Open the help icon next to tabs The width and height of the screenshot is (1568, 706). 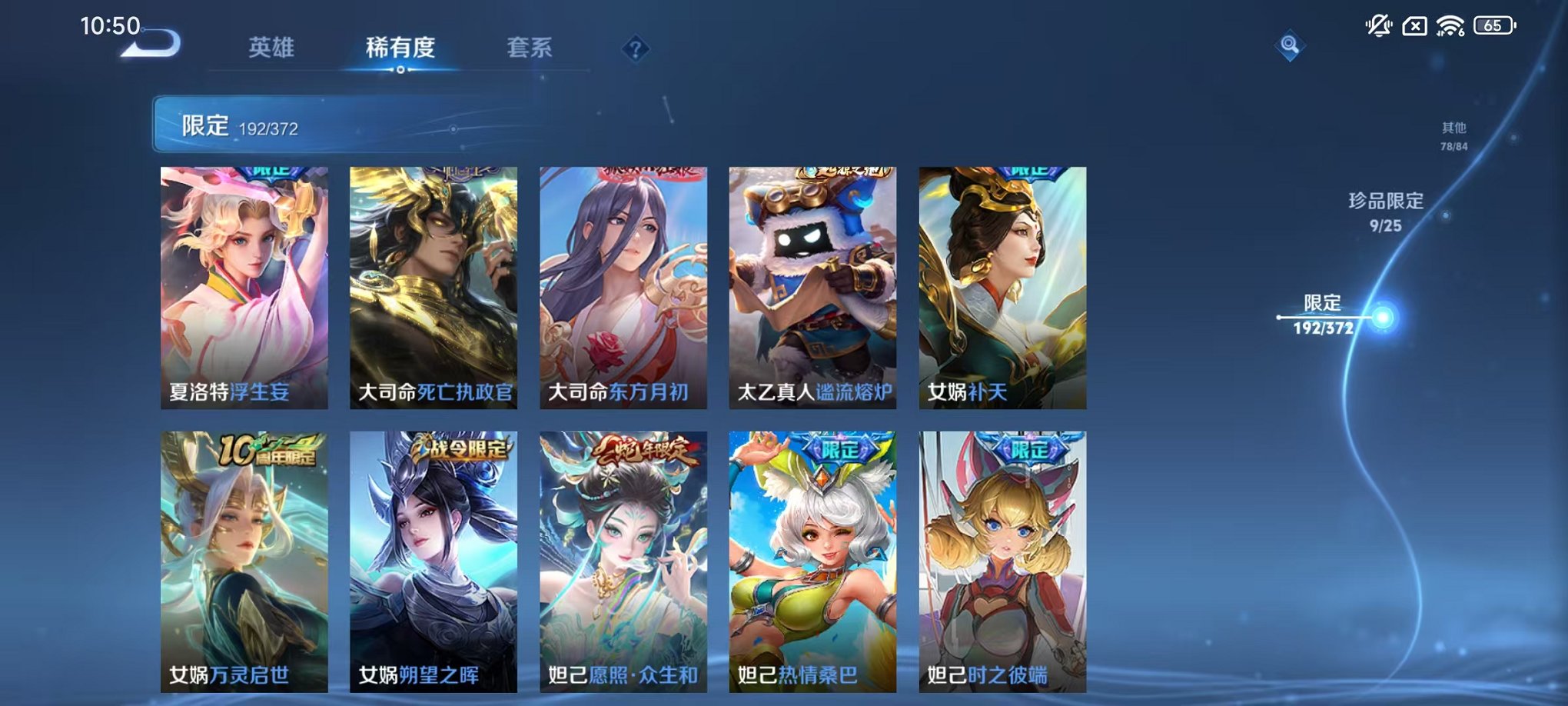pyautogui.click(x=634, y=48)
